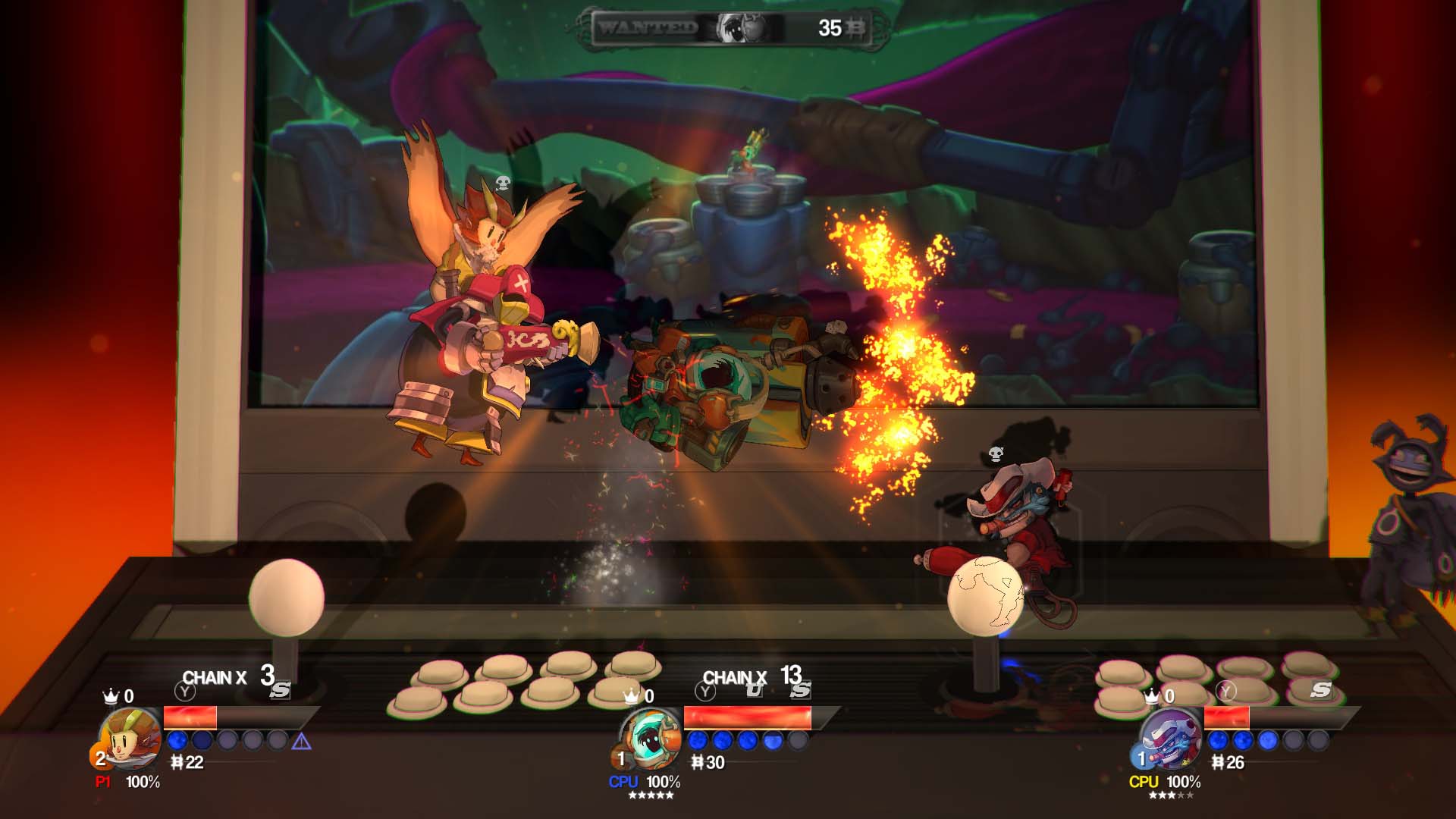The width and height of the screenshot is (1456, 819).
Task: Select the wanted player's portrait in the banner
Action: click(x=739, y=27)
